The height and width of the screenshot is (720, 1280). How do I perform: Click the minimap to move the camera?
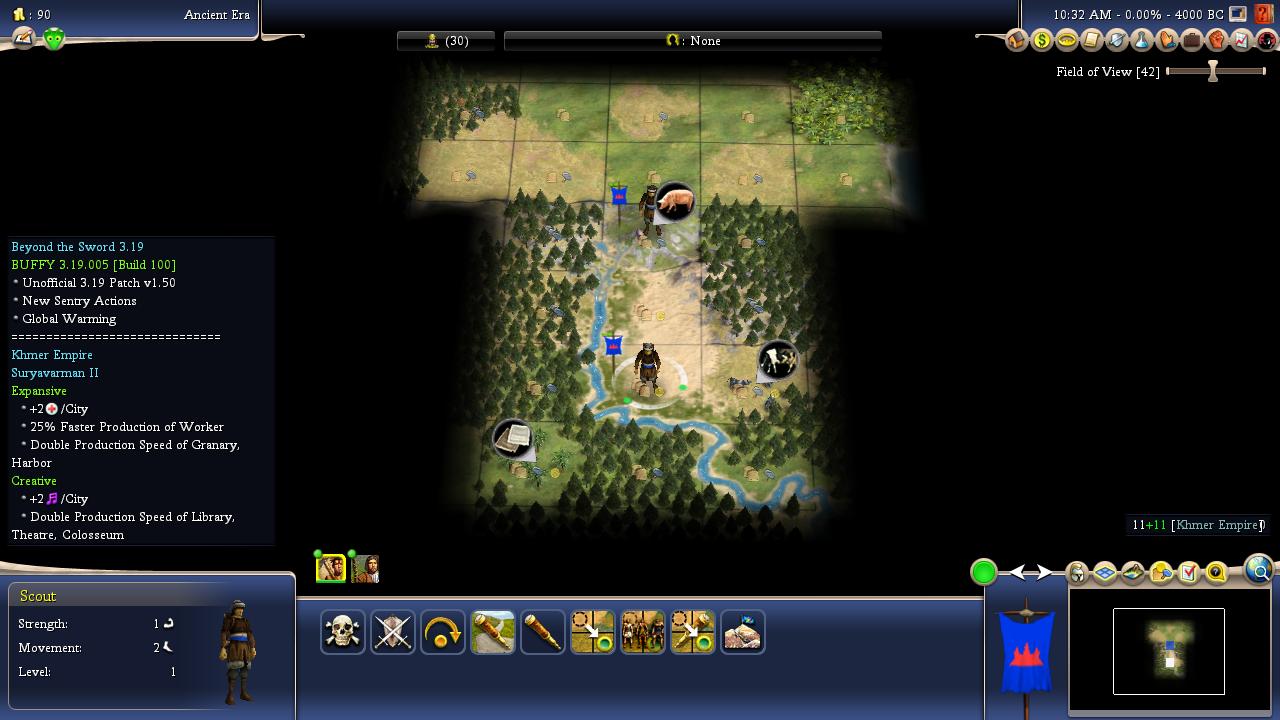(x=1169, y=651)
